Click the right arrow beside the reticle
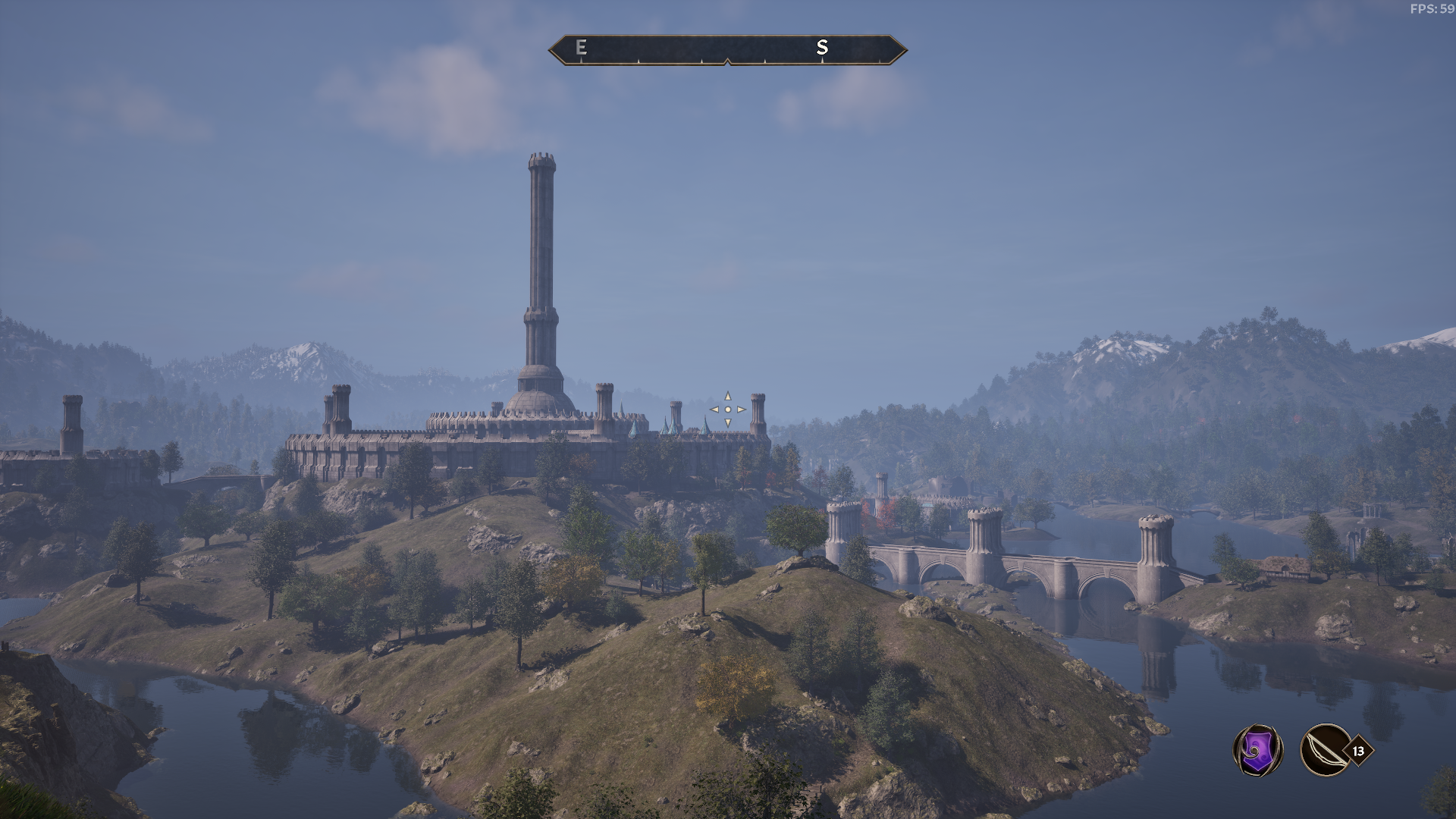 [740, 409]
